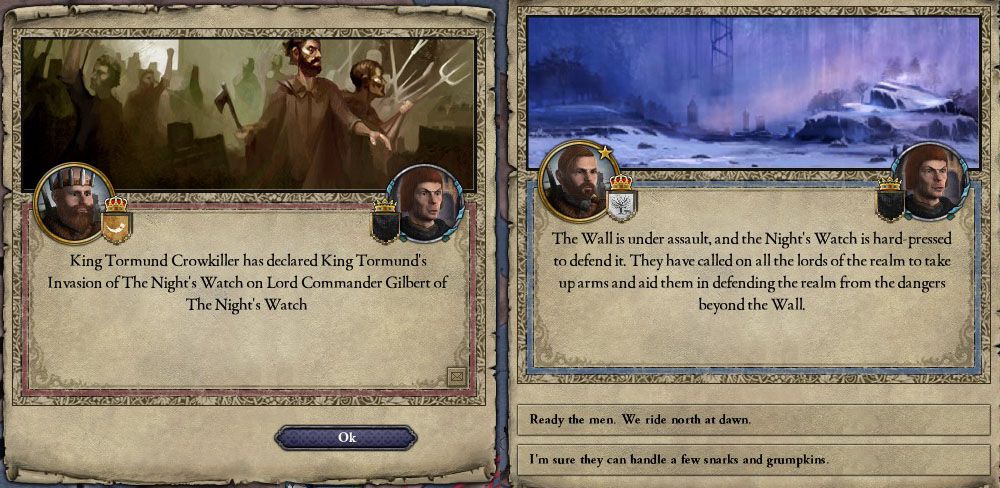Choose 'Ready the men. We ride north at dawn.'

(753, 417)
